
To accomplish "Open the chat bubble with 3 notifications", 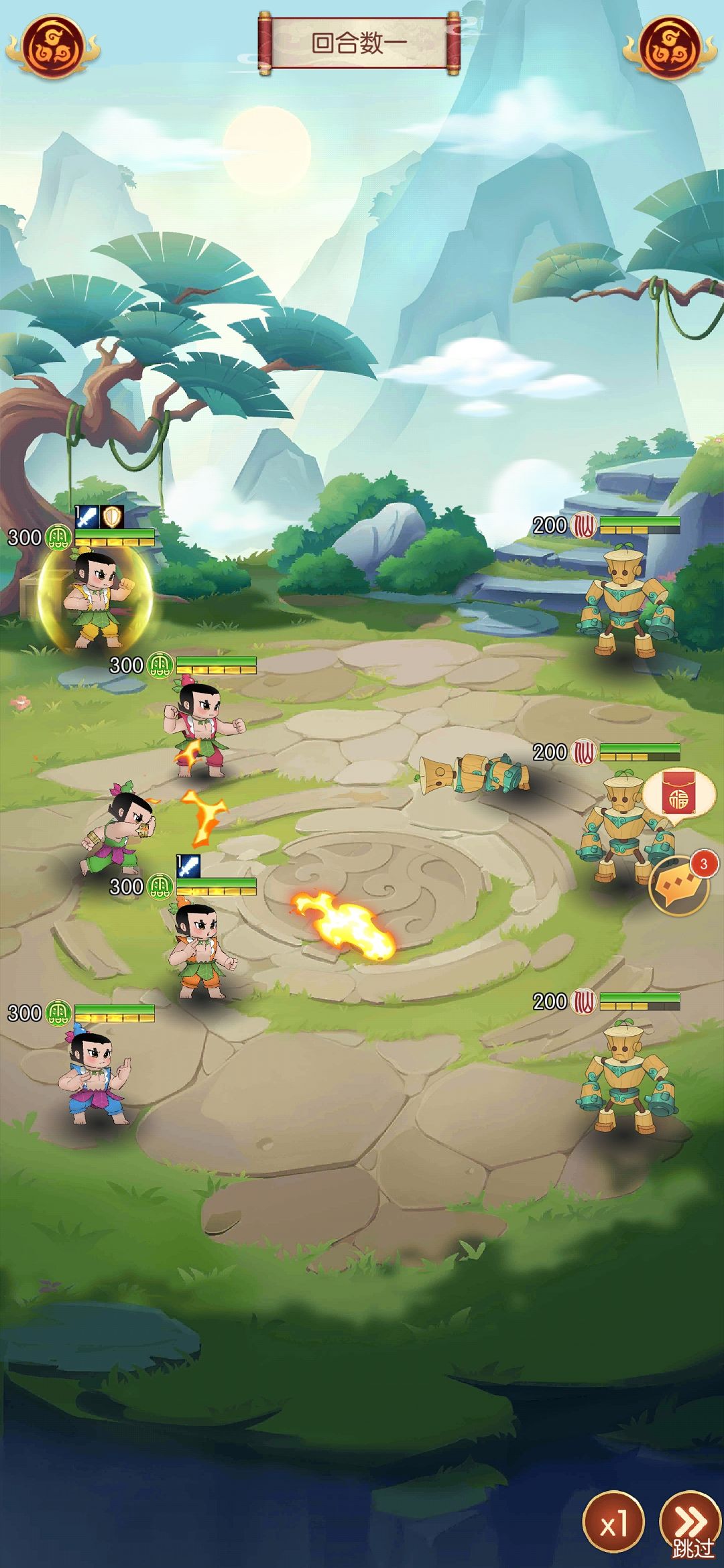I will [x=679, y=887].
